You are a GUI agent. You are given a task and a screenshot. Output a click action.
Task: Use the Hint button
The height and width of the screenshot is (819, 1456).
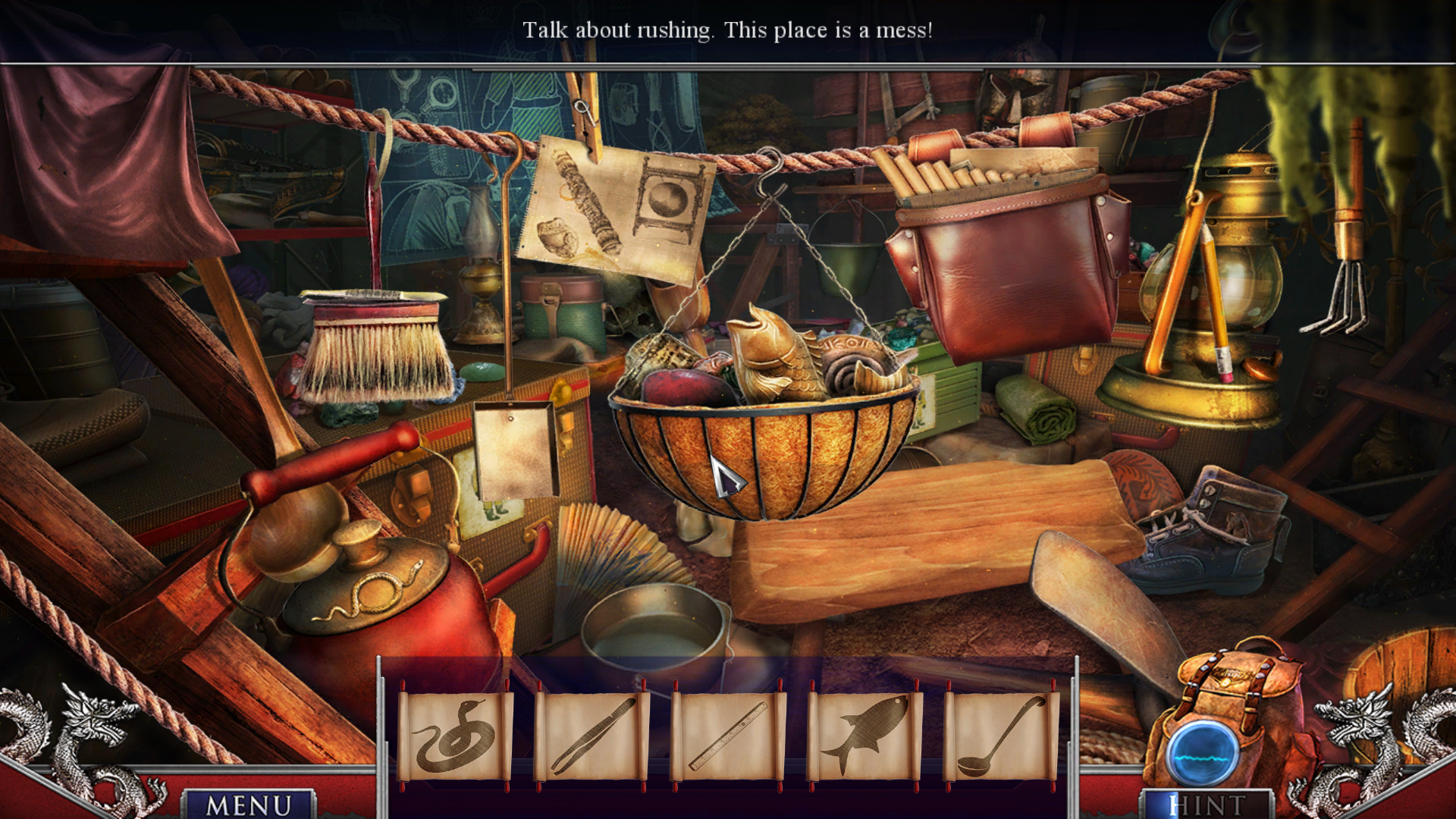pyautogui.click(x=1207, y=805)
